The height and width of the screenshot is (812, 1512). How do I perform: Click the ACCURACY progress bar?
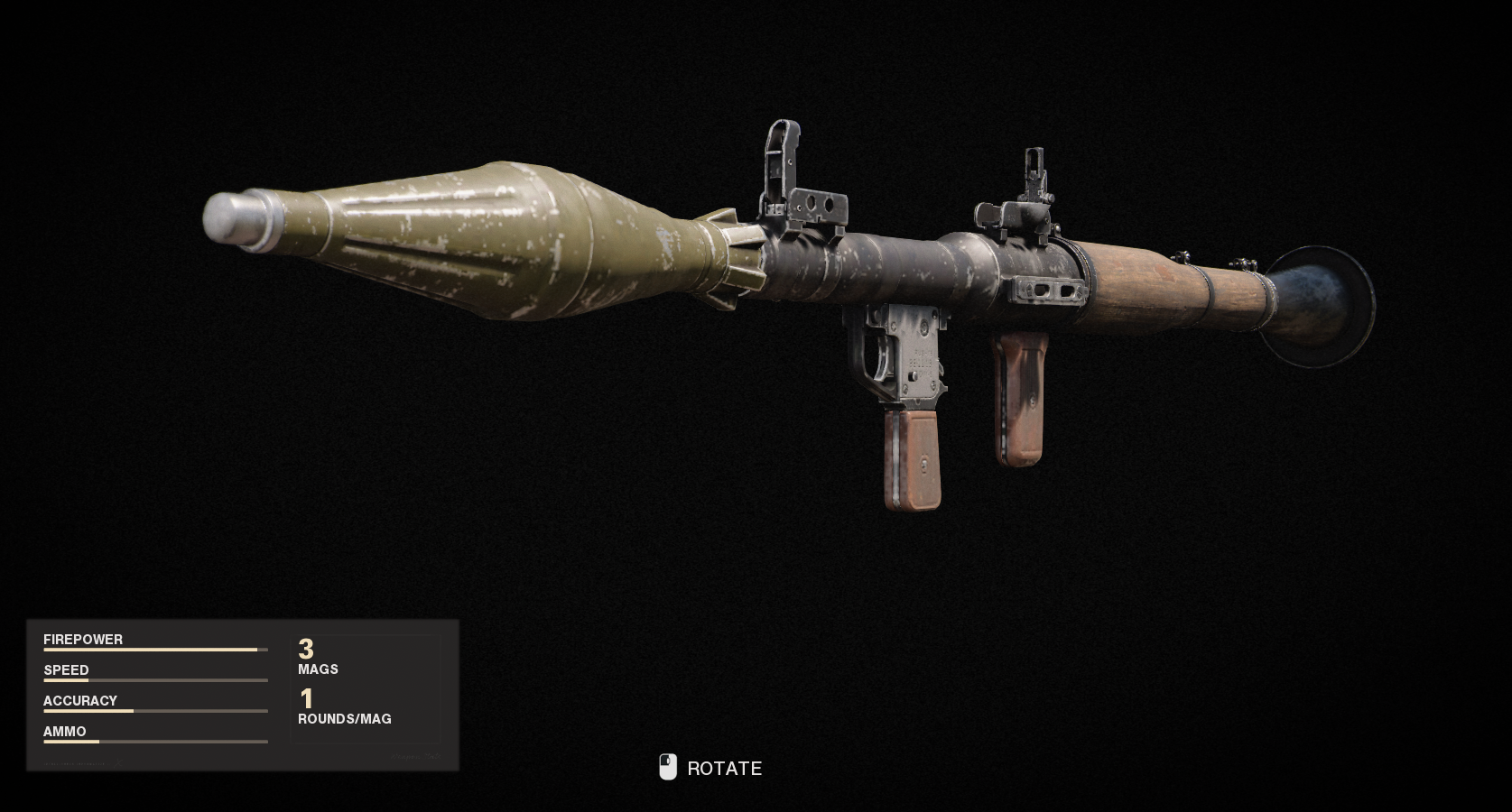153,711
